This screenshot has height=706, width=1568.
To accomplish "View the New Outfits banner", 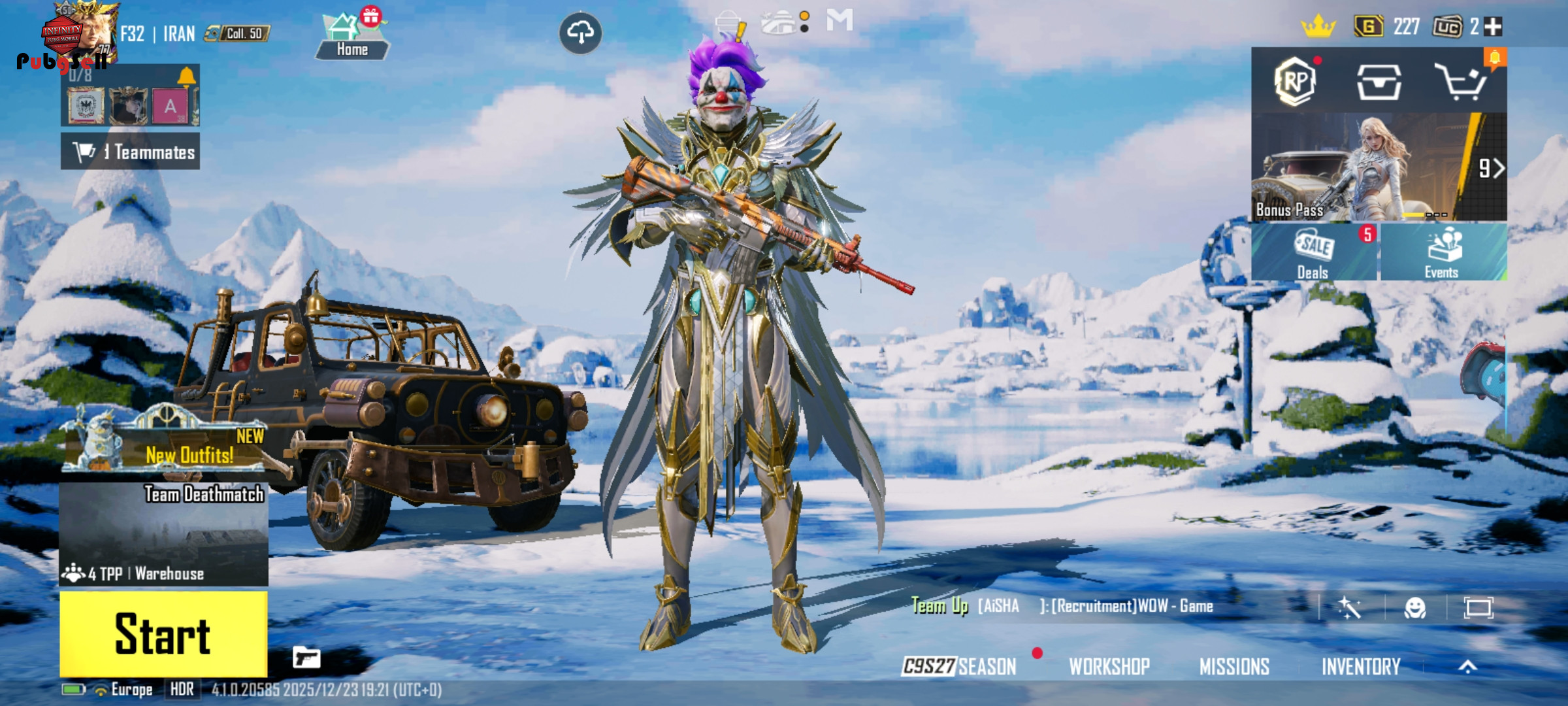I will (x=165, y=443).
